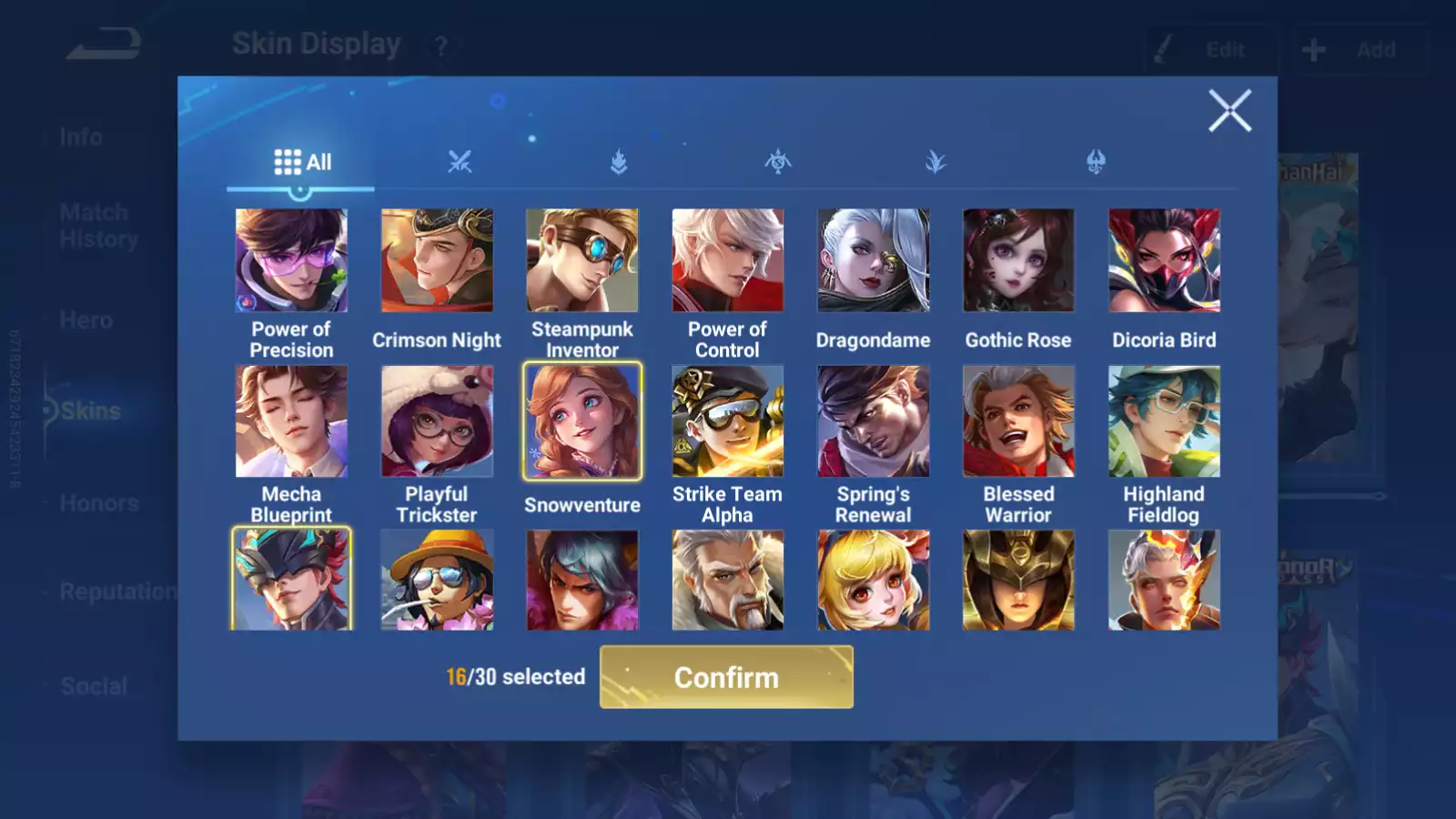The width and height of the screenshot is (1456, 819).
Task: Toggle the straw hat sunglasses skin portrait
Action: tap(437, 580)
